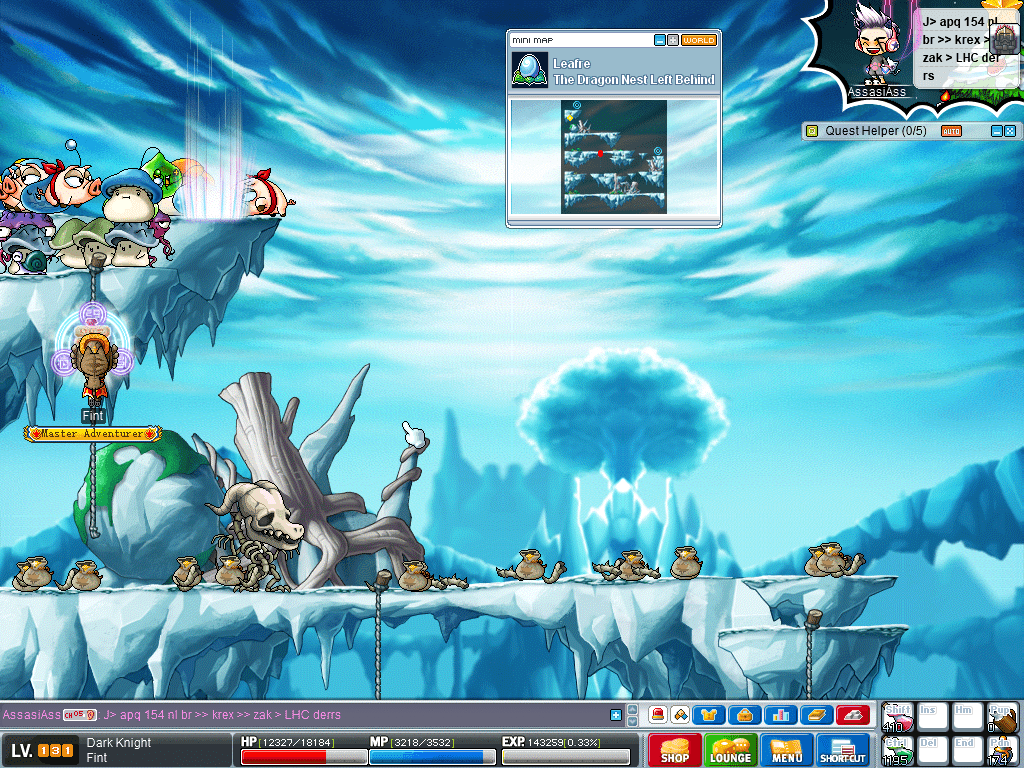The image size is (1024, 768).
Task: Open the inventory bag icon
Action: pyautogui.click(x=745, y=714)
